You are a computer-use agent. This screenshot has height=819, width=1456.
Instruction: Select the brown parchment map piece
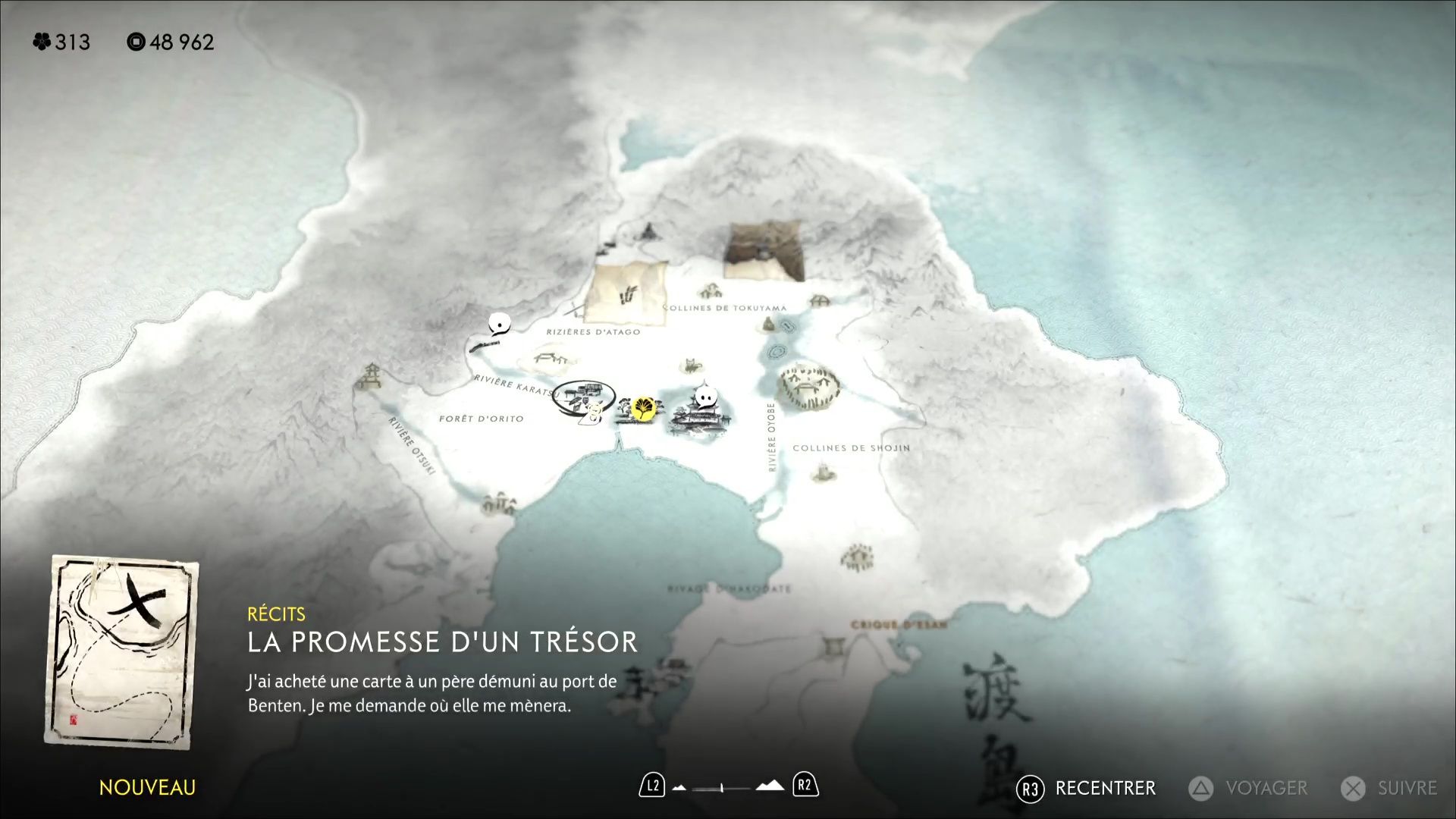[x=763, y=251]
